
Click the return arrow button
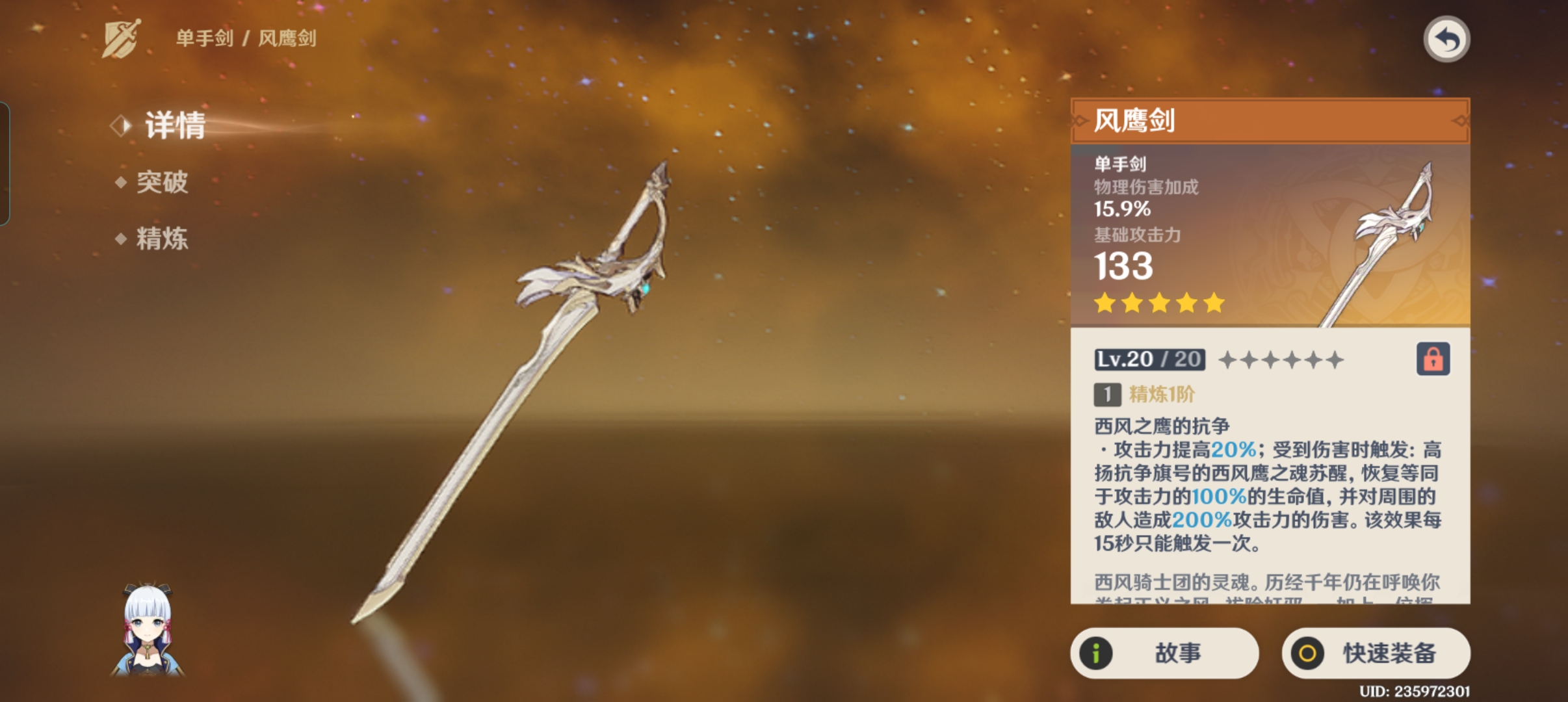tap(1446, 40)
